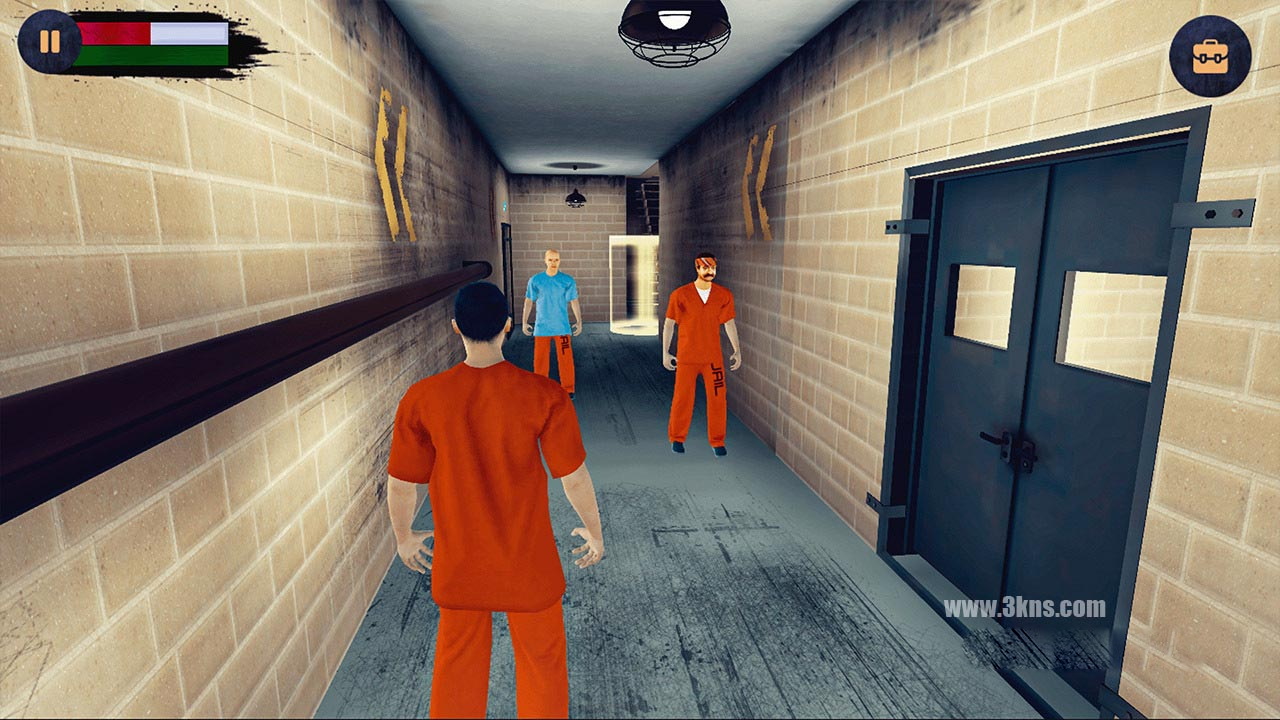Click the caged ceiling lamp
The height and width of the screenshot is (720, 1280).
click(x=673, y=30)
